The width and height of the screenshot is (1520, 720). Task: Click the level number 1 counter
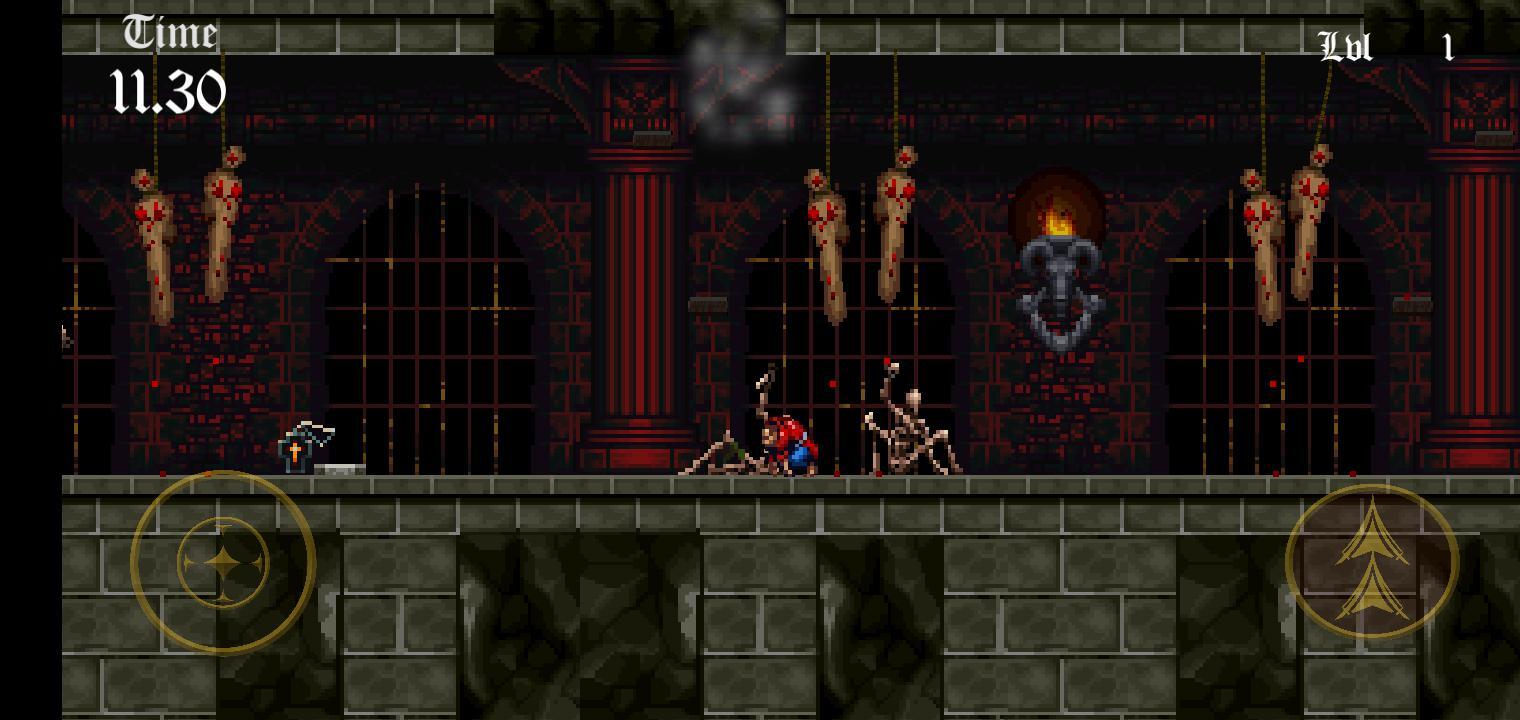click(1447, 46)
